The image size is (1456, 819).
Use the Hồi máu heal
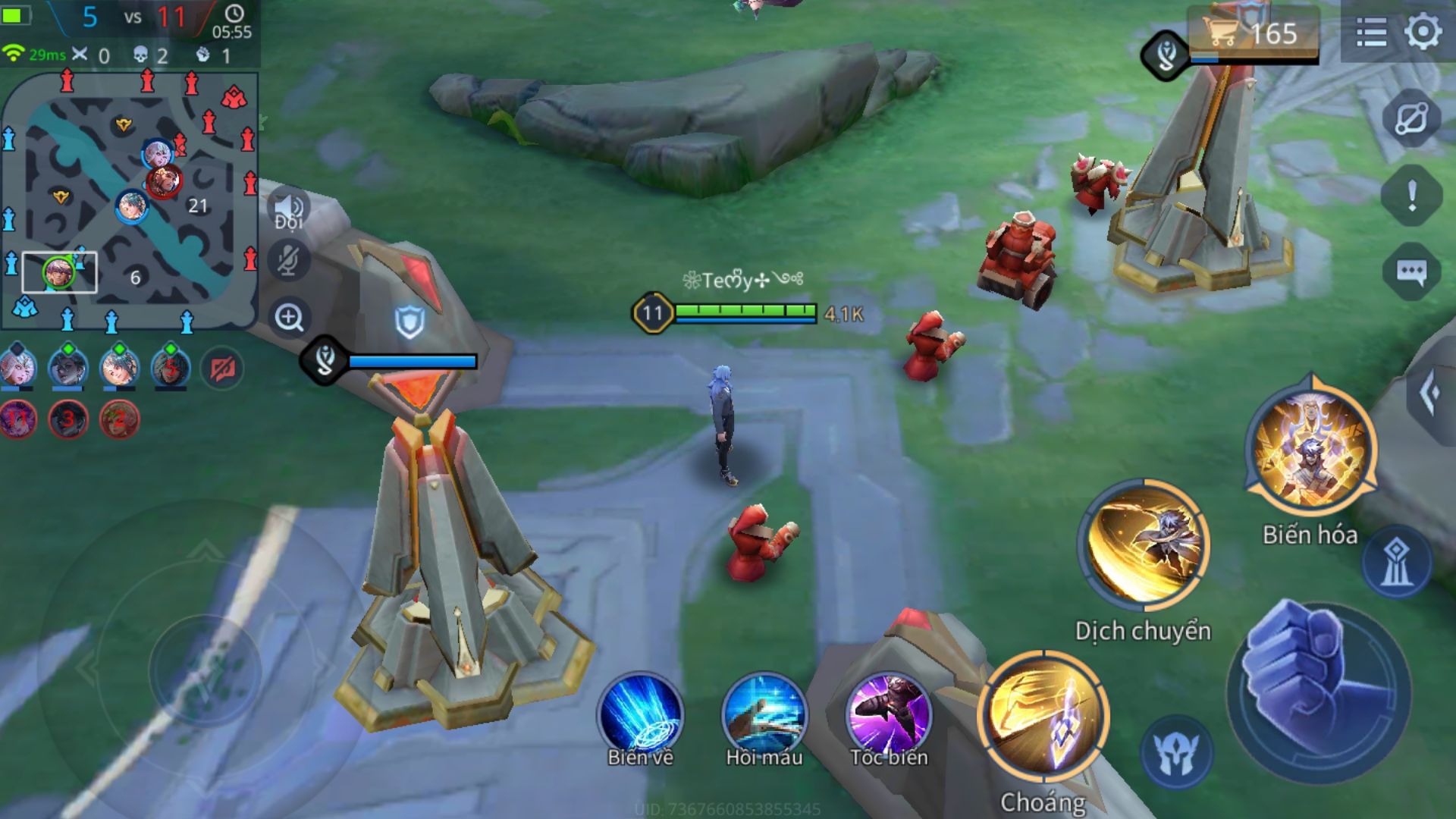(764, 714)
